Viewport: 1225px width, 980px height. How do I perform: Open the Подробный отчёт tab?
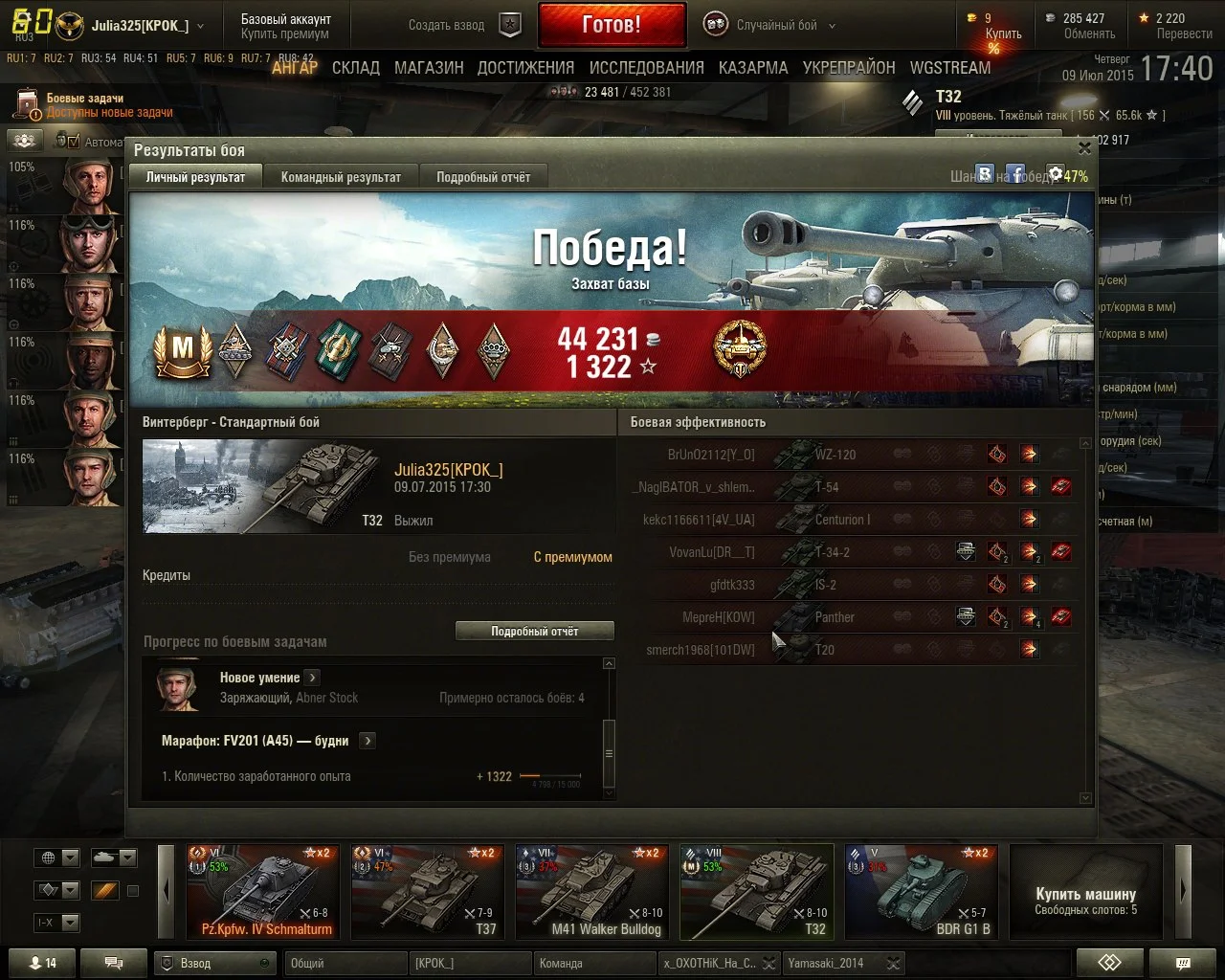483,177
